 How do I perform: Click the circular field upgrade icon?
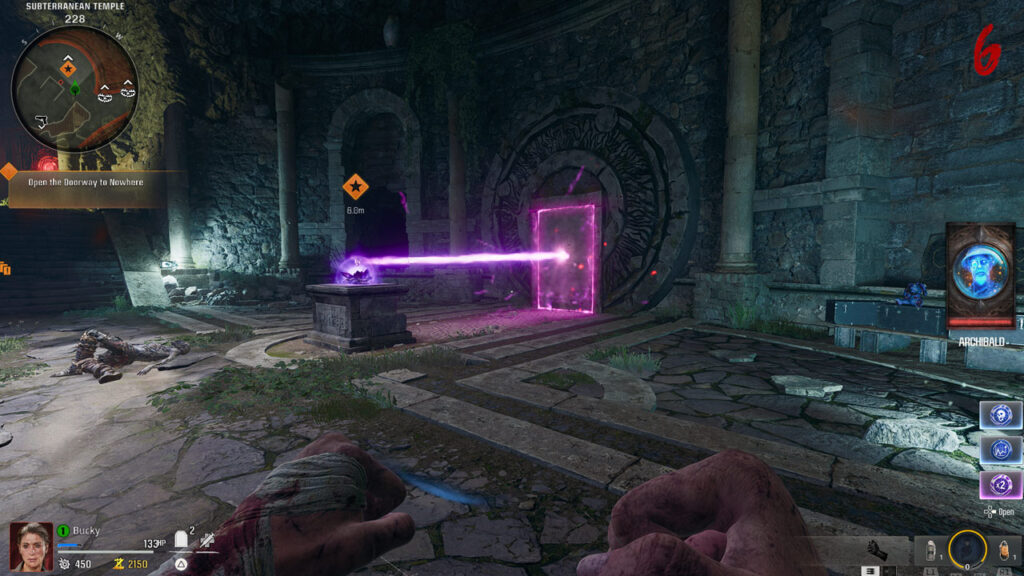click(x=967, y=549)
